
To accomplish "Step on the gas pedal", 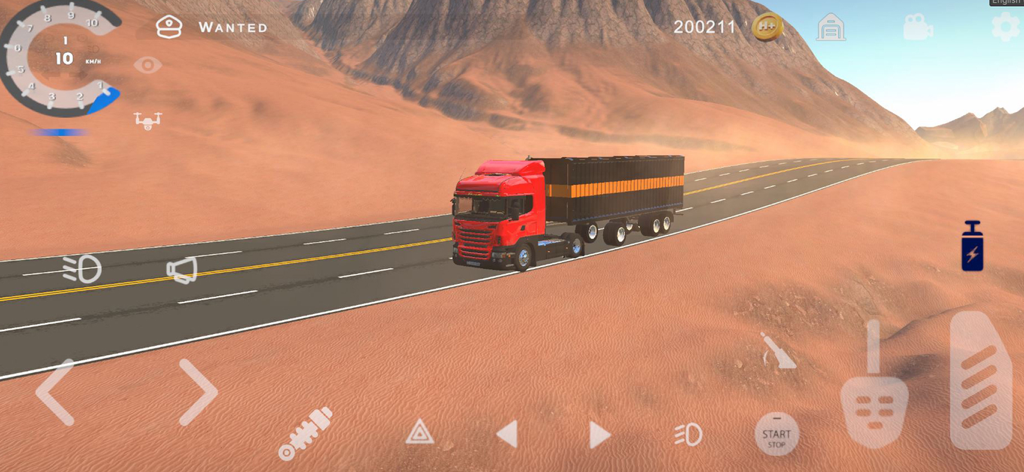I will (980, 380).
